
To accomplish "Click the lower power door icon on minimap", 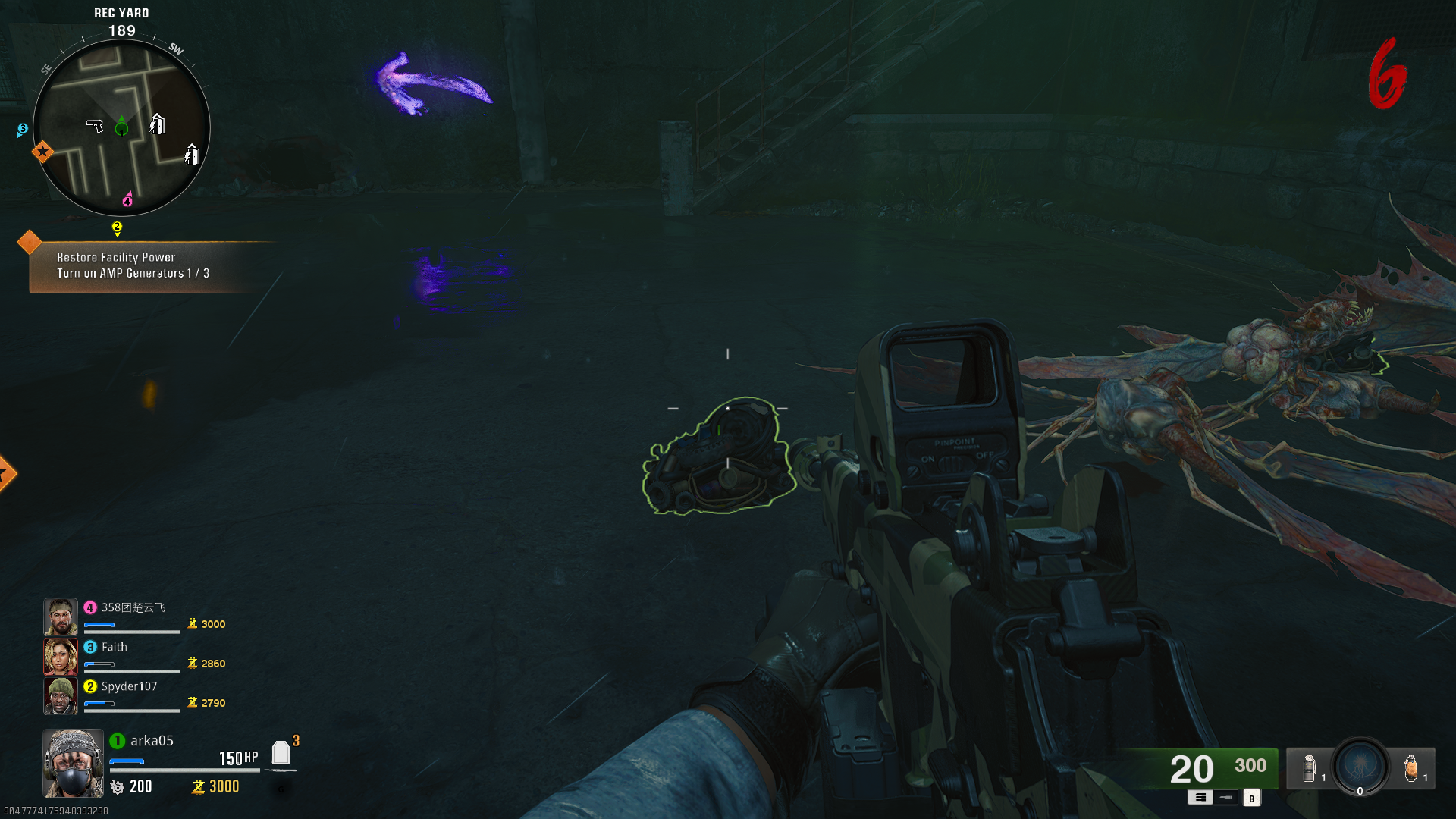I will (x=191, y=155).
